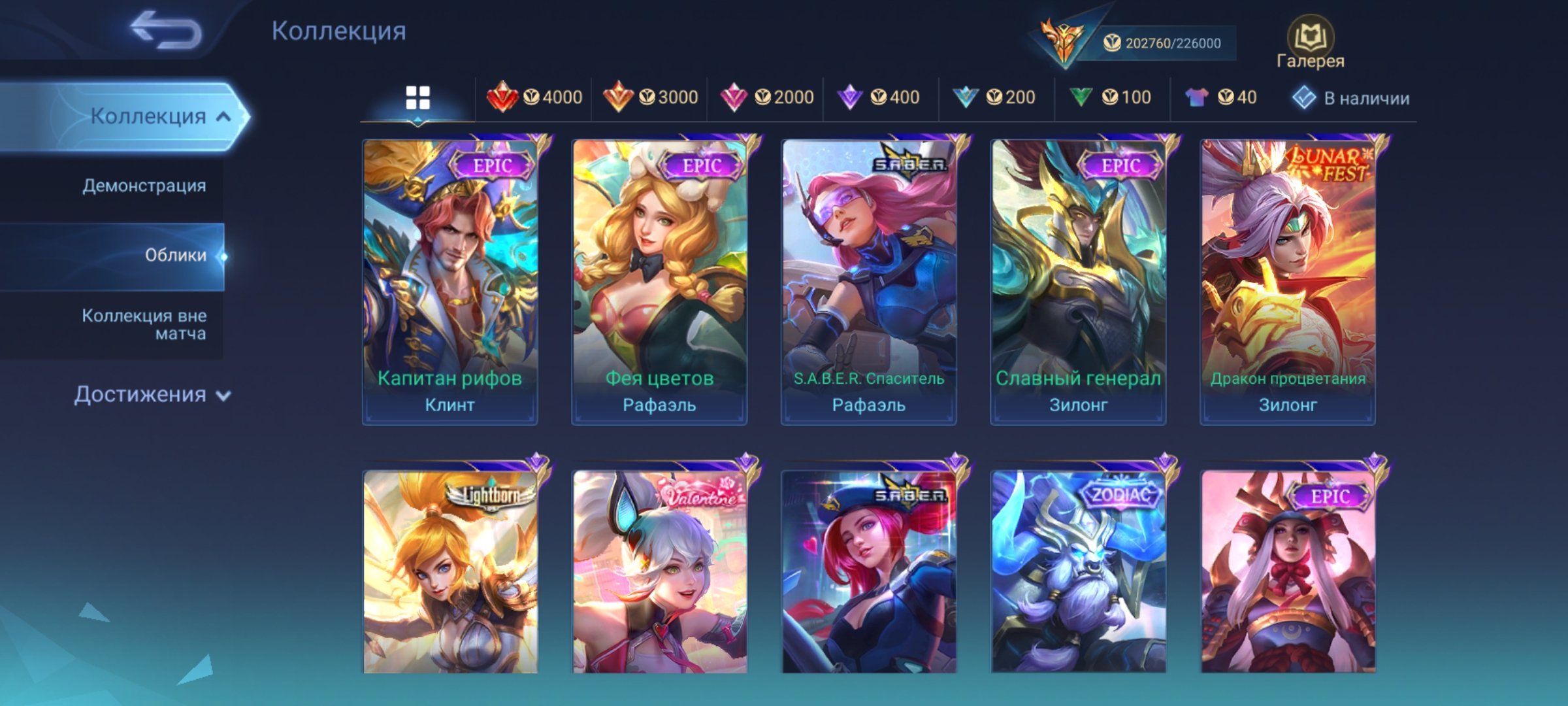This screenshot has height=706, width=1568.
Task: Select the Облики sidebar entry
Action: (x=175, y=255)
